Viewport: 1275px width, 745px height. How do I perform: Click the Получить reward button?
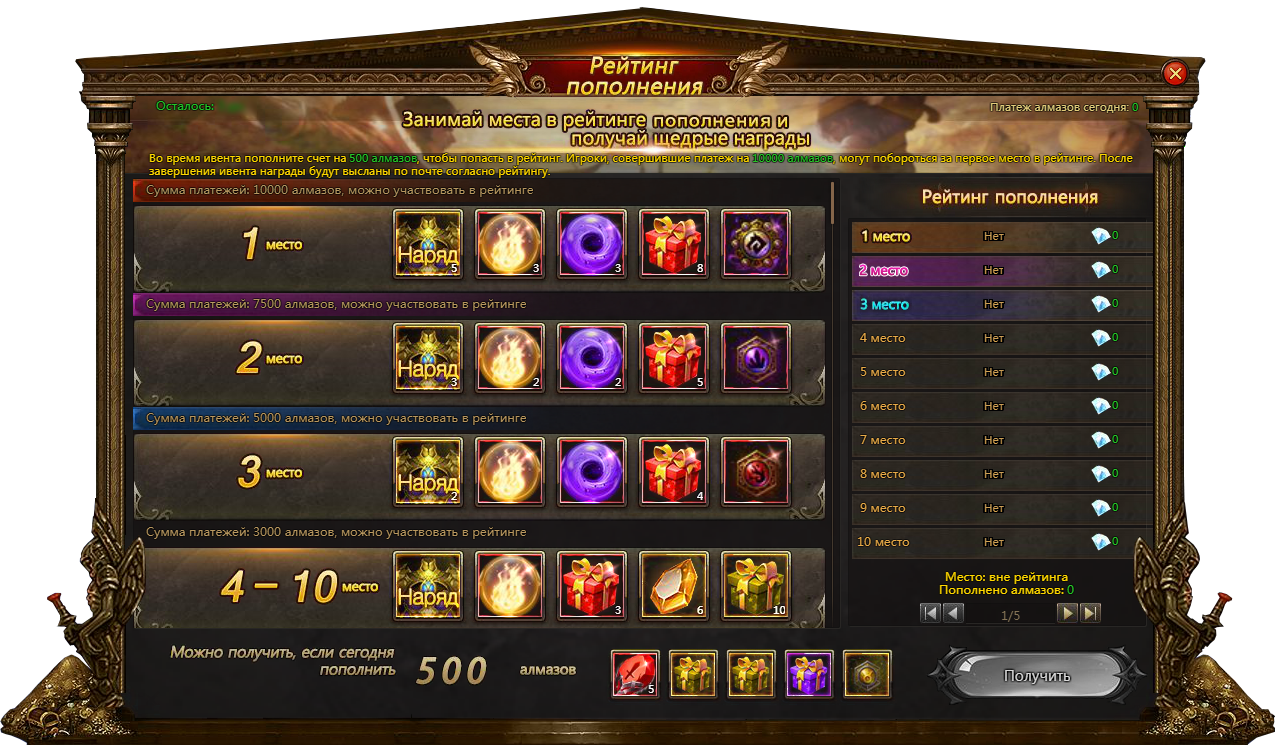1036,676
